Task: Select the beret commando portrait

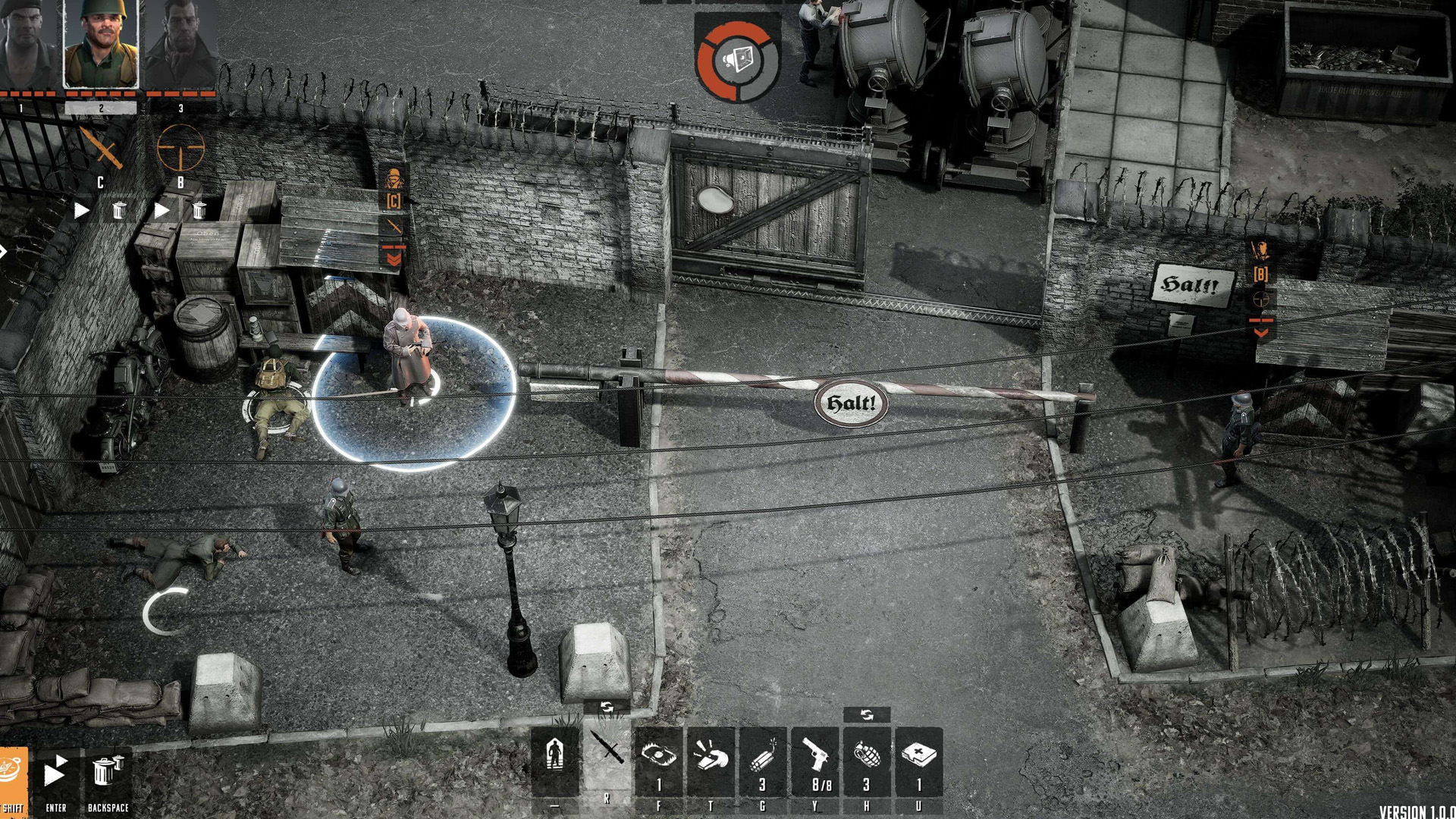Action: pyautogui.click(x=27, y=44)
